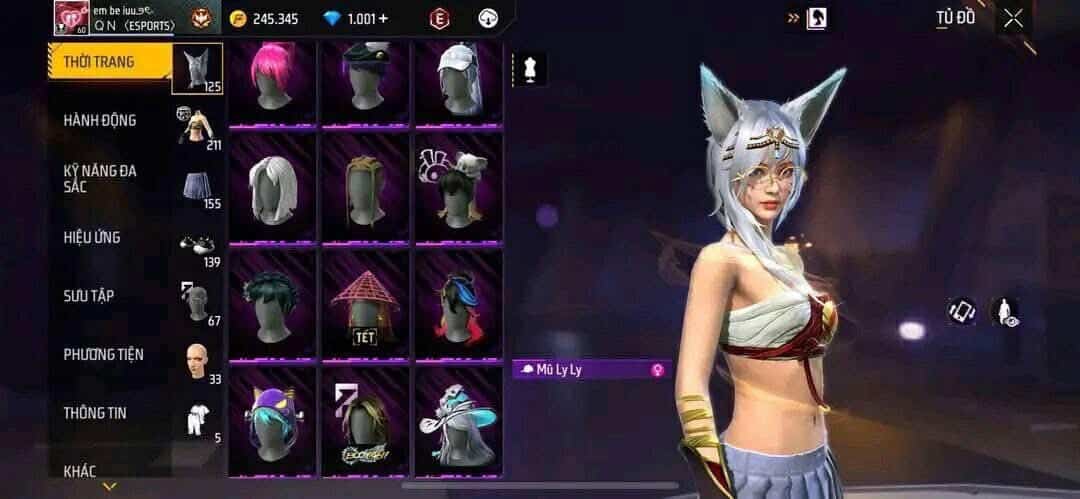Choose the PHƯƠNG TIỆN category
The image size is (1080, 499).
pyautogui.click(x=103, y=354)
